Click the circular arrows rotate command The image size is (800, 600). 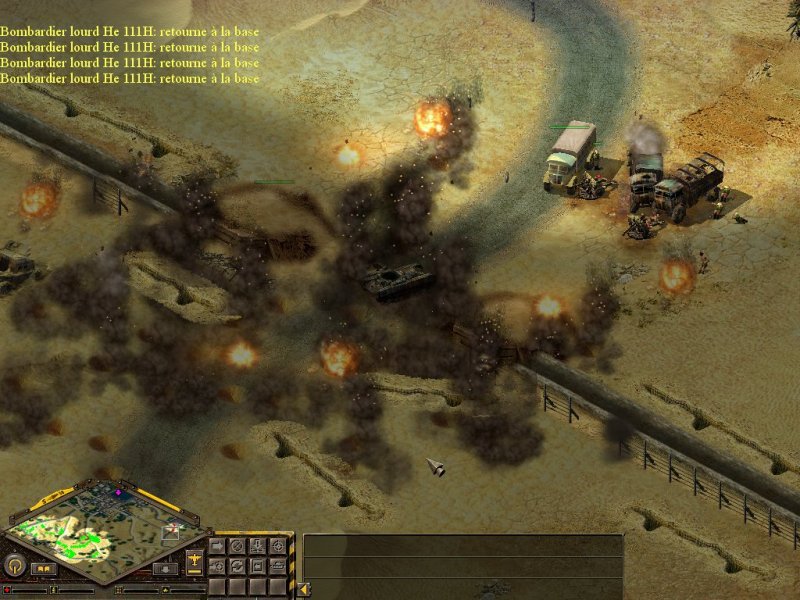237,566
